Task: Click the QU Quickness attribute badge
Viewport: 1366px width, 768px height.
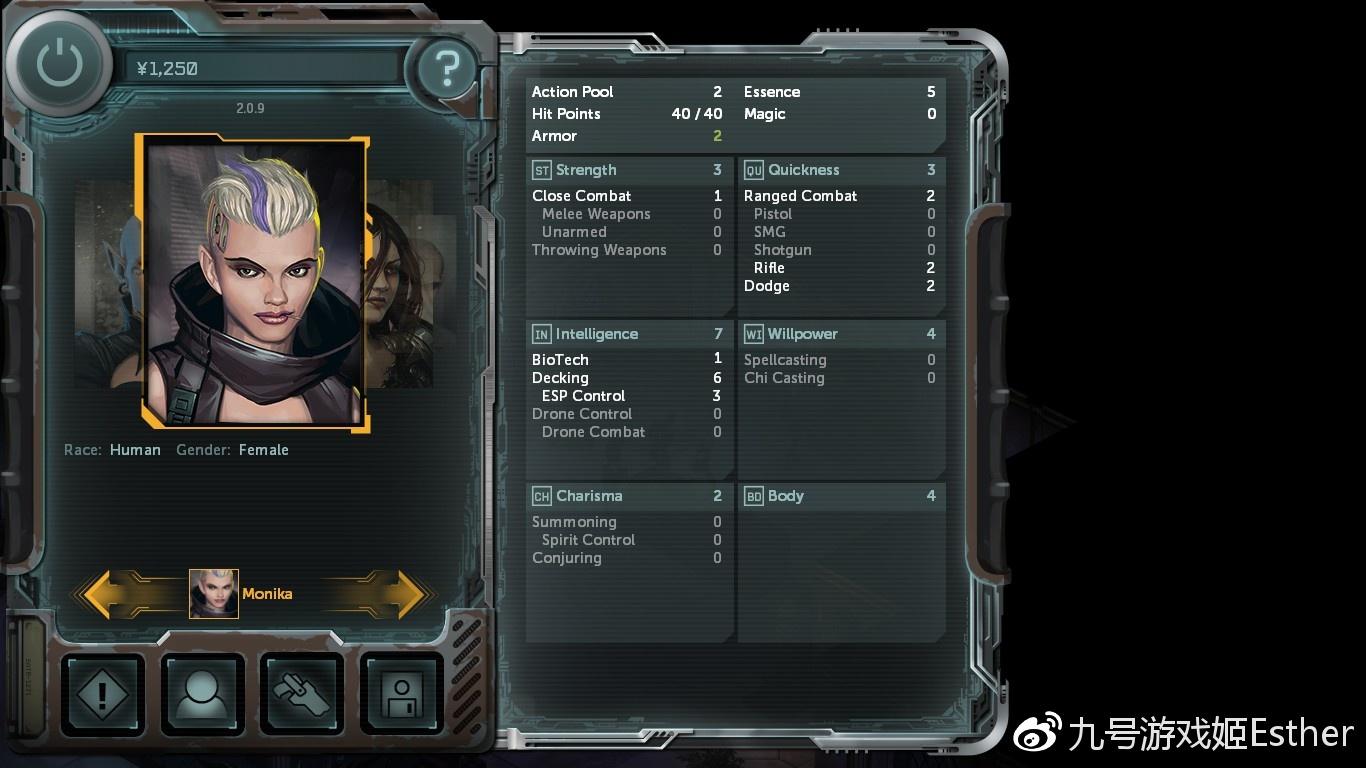Action: tap(753, 170)
